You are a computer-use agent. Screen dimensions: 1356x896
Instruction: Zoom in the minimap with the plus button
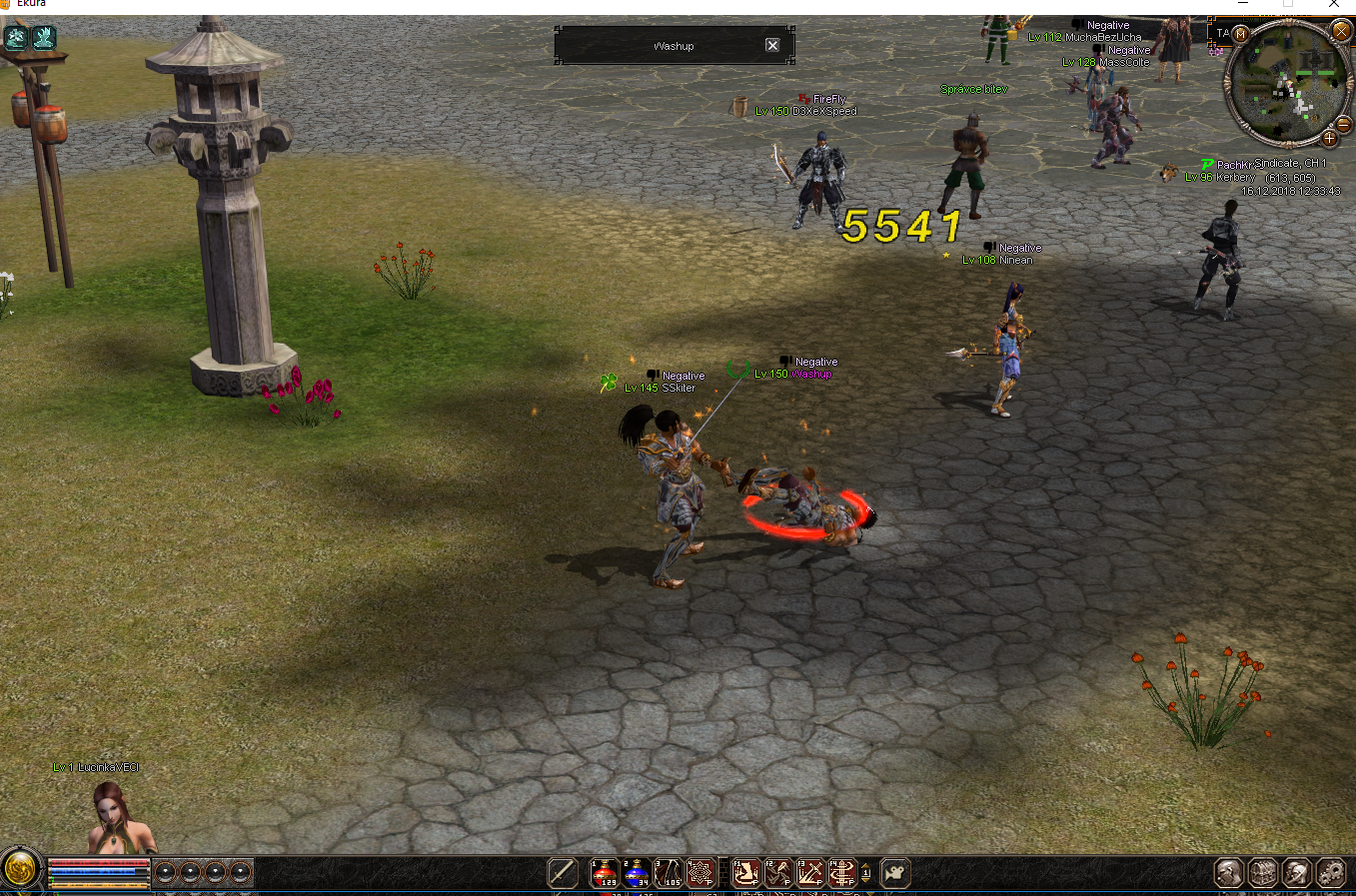[x=1329, y=138]
